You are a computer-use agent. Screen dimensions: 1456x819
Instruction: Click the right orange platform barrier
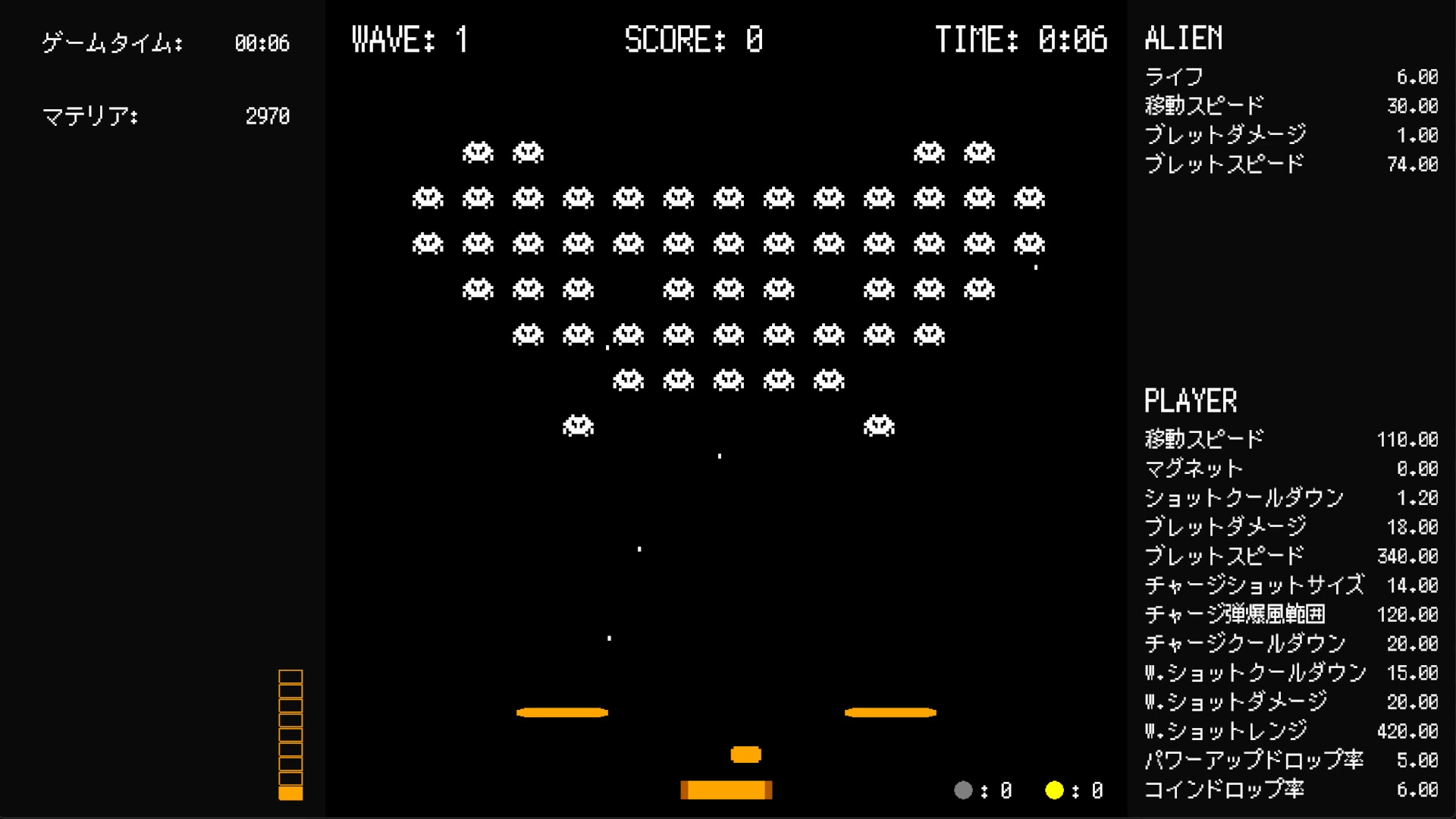(890, 711)
